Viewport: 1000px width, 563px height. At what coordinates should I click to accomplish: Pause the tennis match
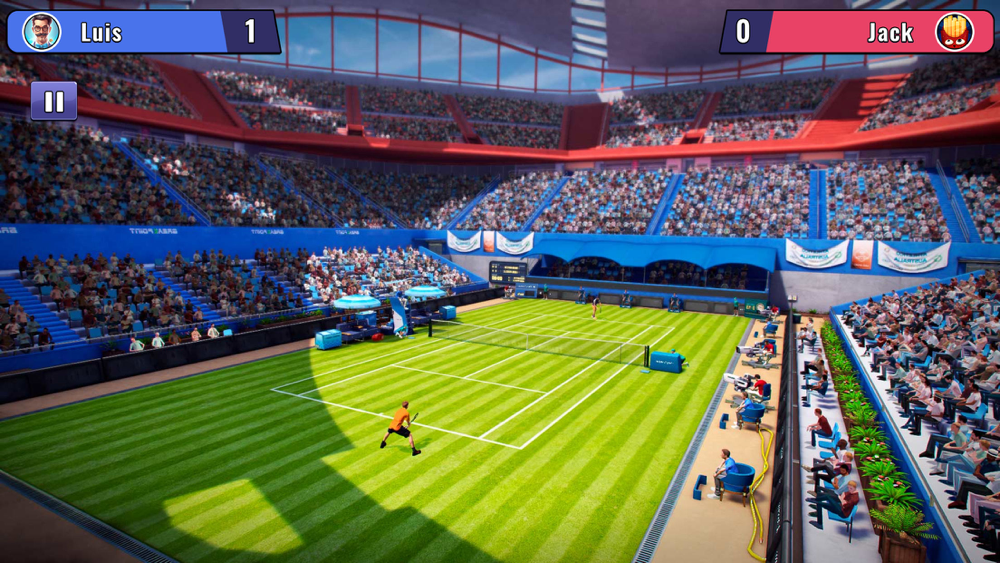click(54, 101)
